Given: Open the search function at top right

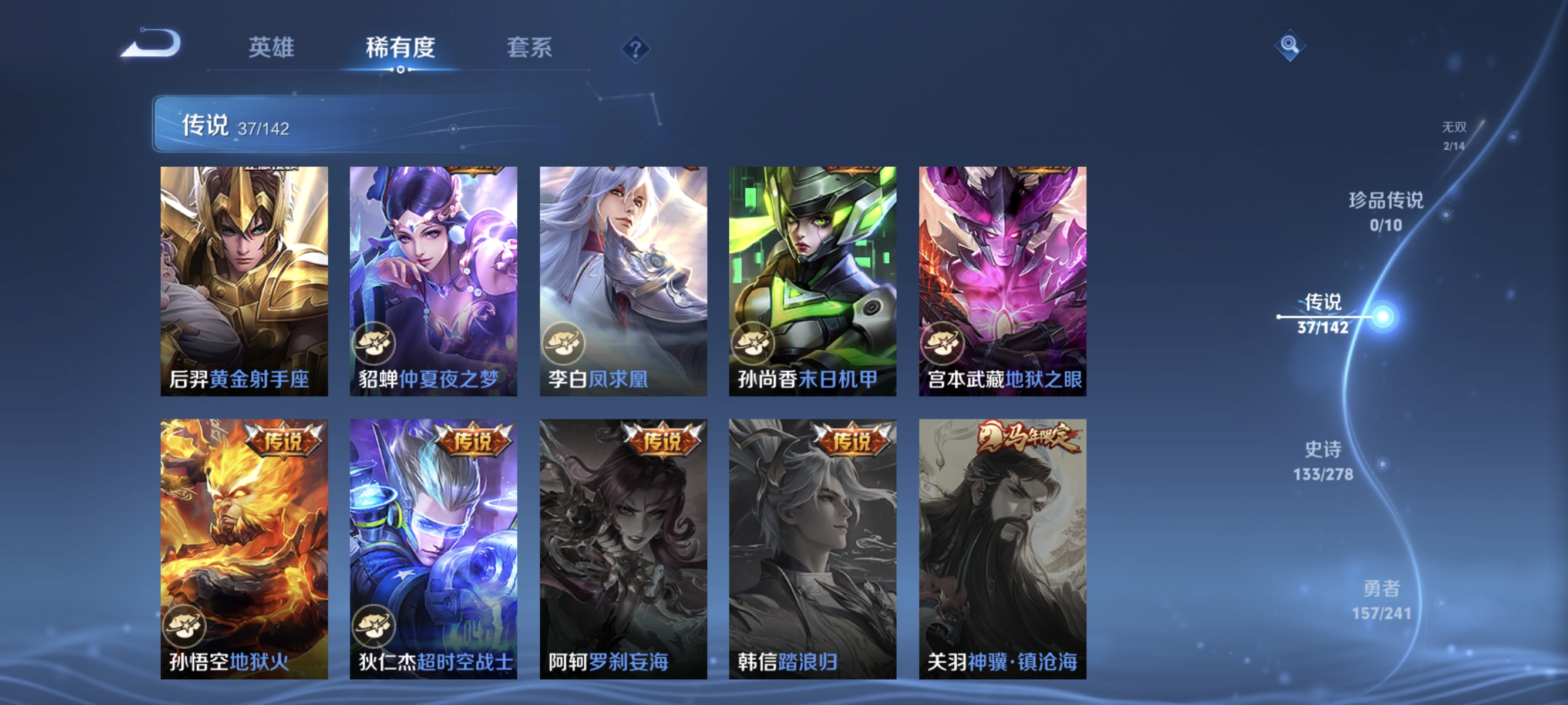Looking at the screenshot, I should click(x=1290, y=45).
